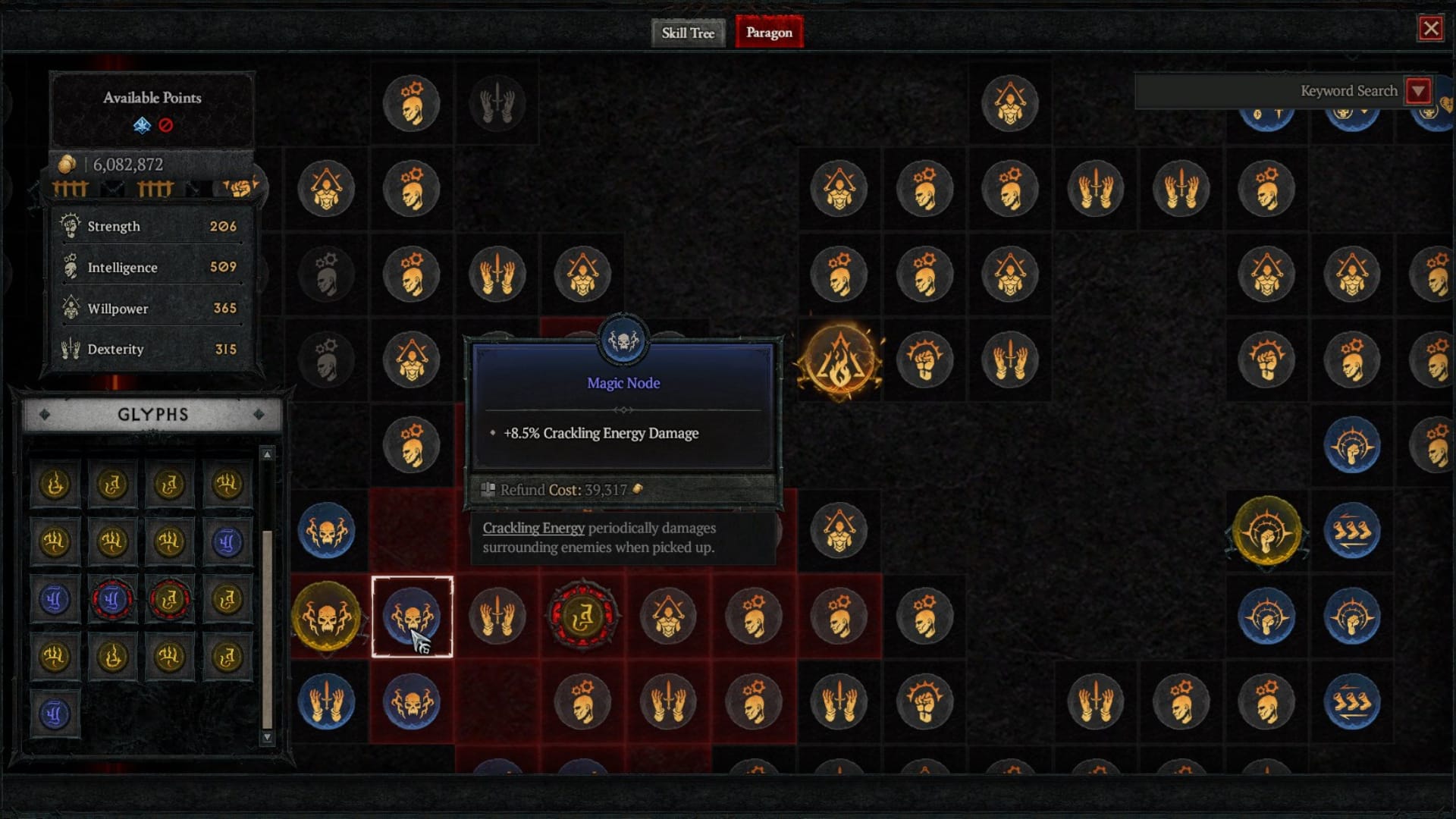1456x819 pixels.
Task: Refund the highlighted Crackling Energy magic node
Action: 412,617
